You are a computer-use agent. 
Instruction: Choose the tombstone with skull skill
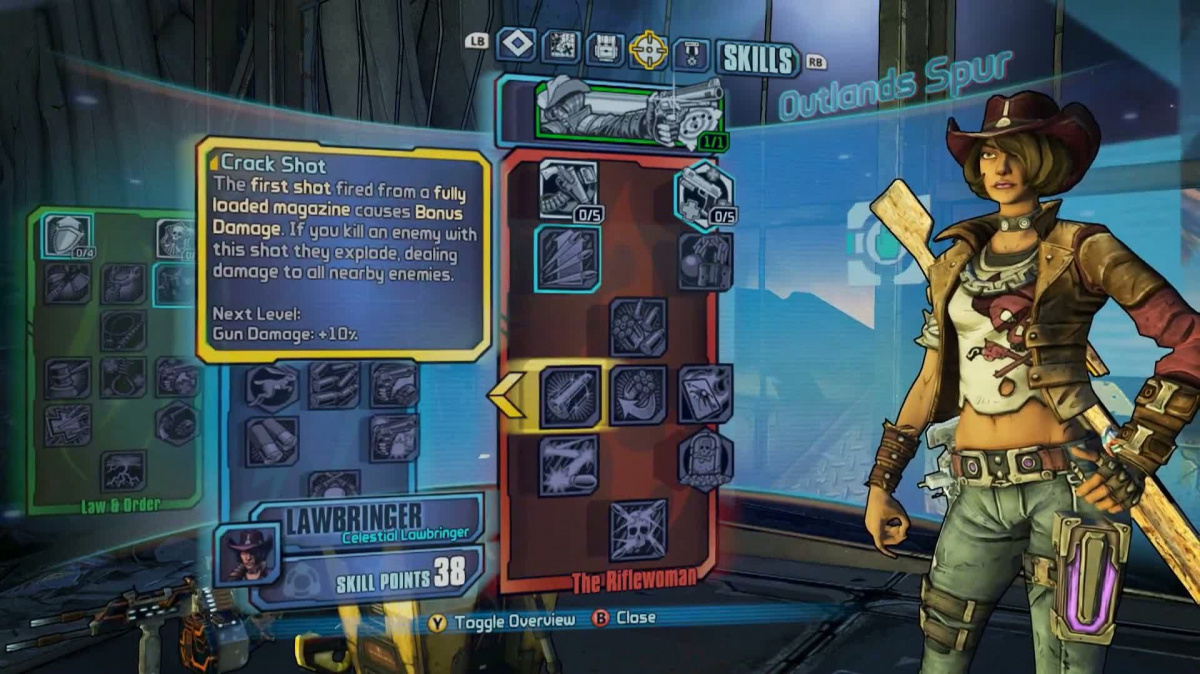tap(705, 460)
